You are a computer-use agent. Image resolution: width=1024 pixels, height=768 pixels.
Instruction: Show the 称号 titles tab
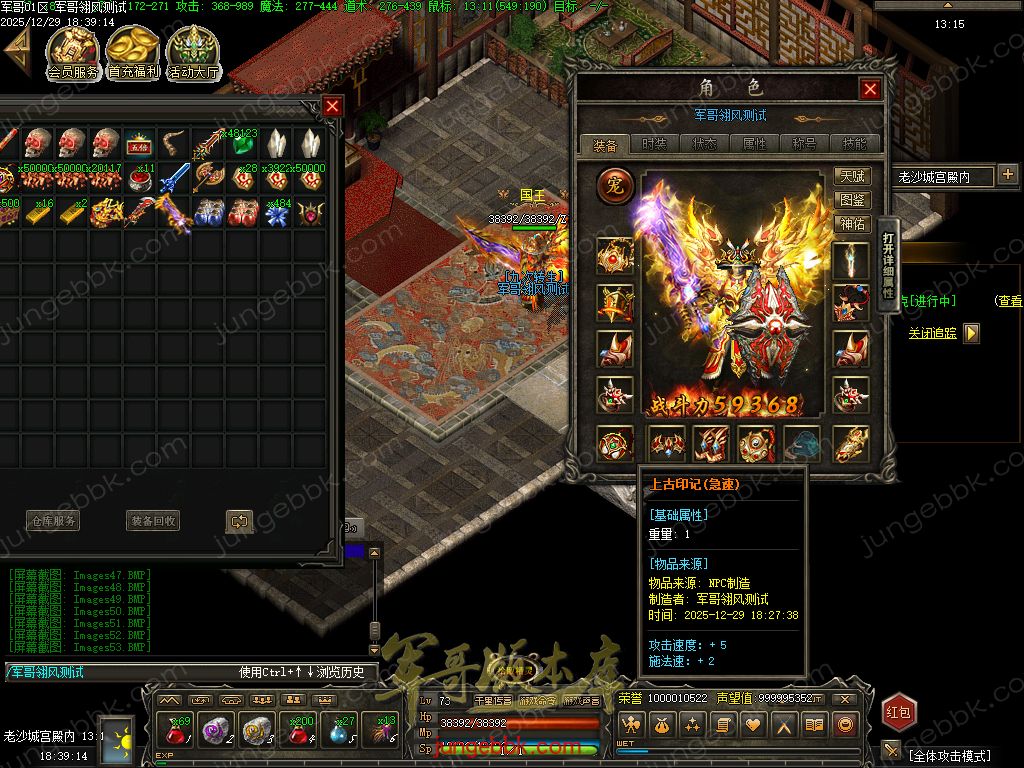[x=805, y=144]
